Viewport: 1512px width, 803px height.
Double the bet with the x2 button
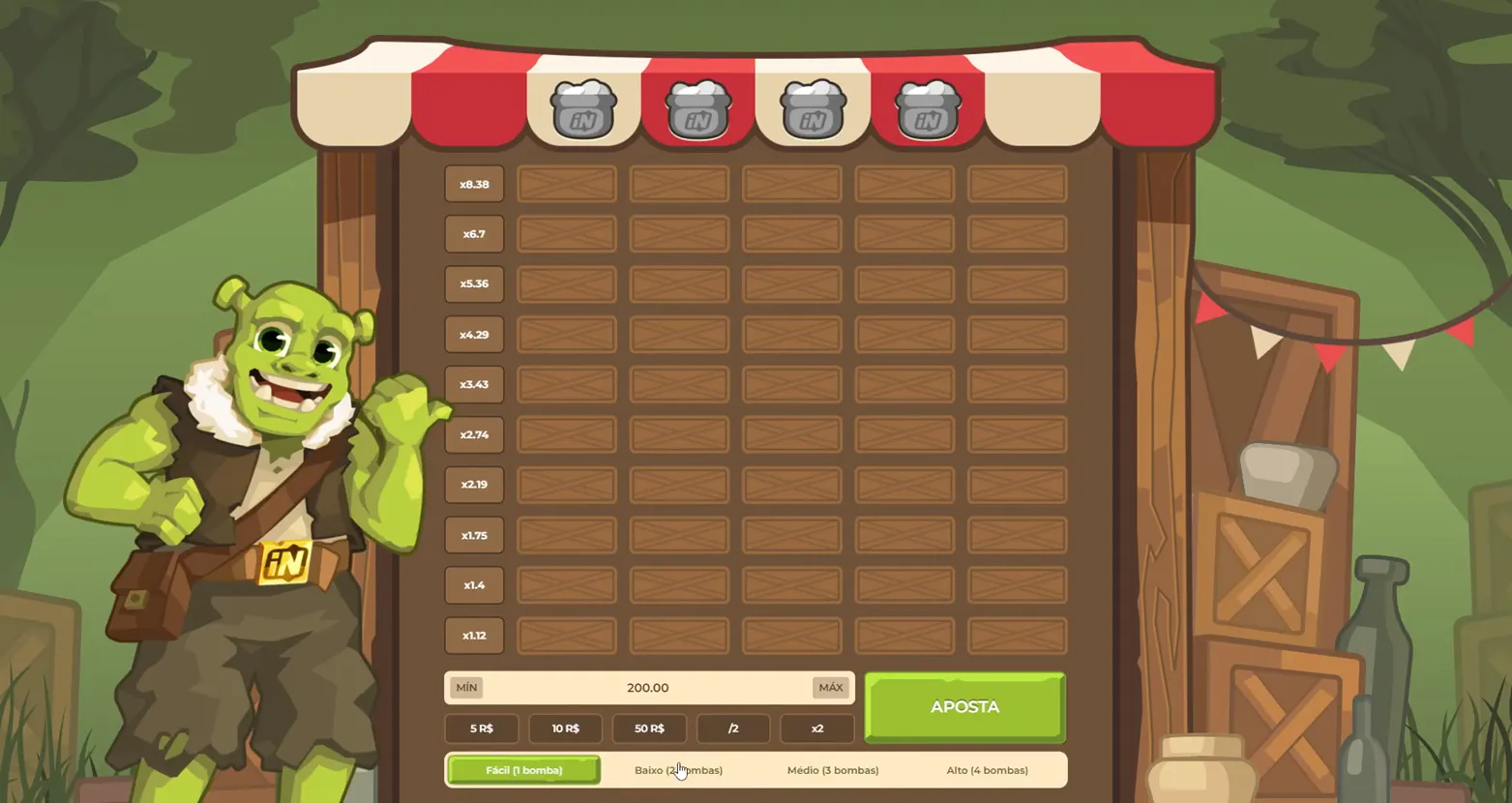click(x=817, y=729)
